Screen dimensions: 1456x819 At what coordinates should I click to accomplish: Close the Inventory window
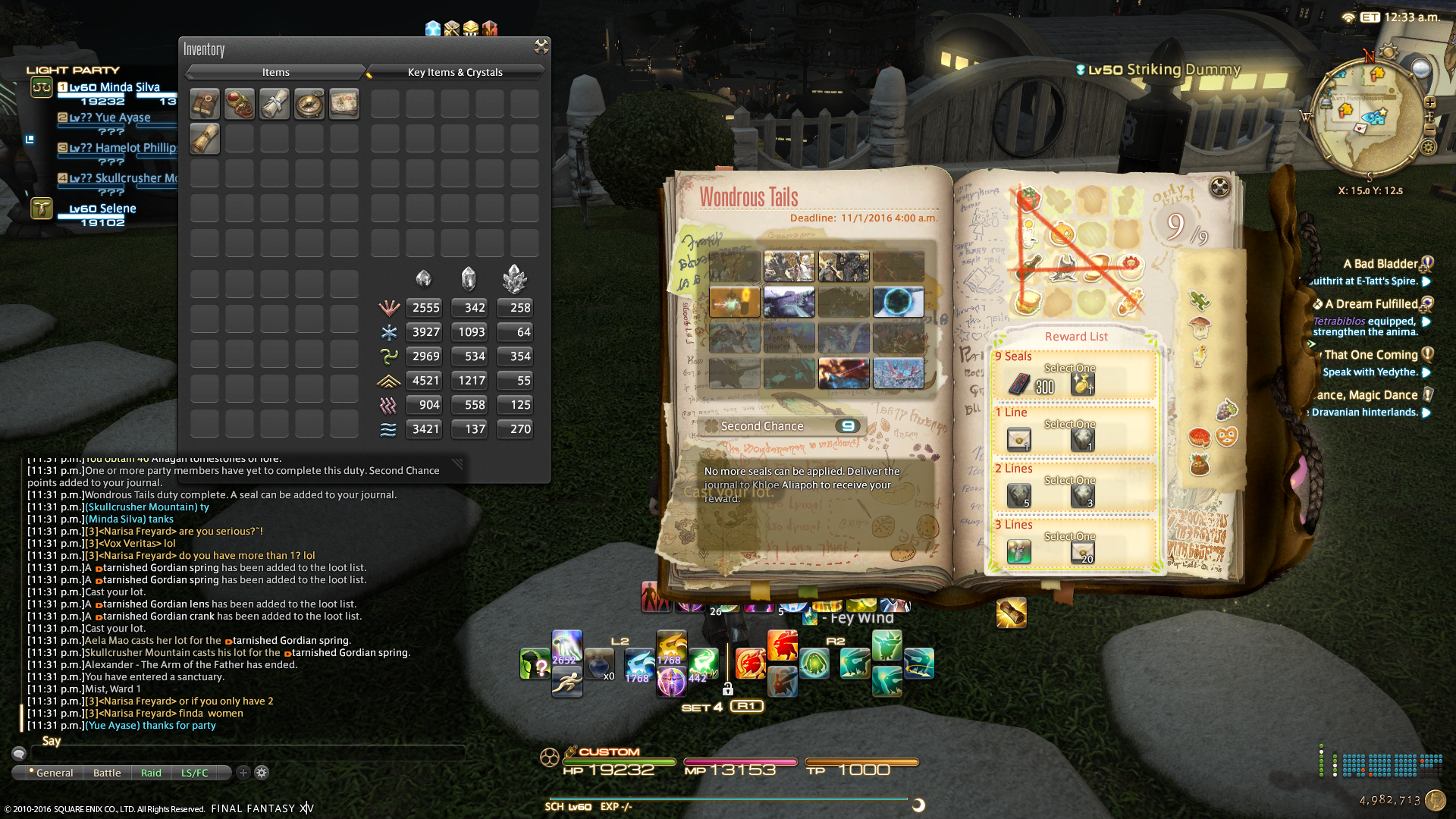point(541,47)
